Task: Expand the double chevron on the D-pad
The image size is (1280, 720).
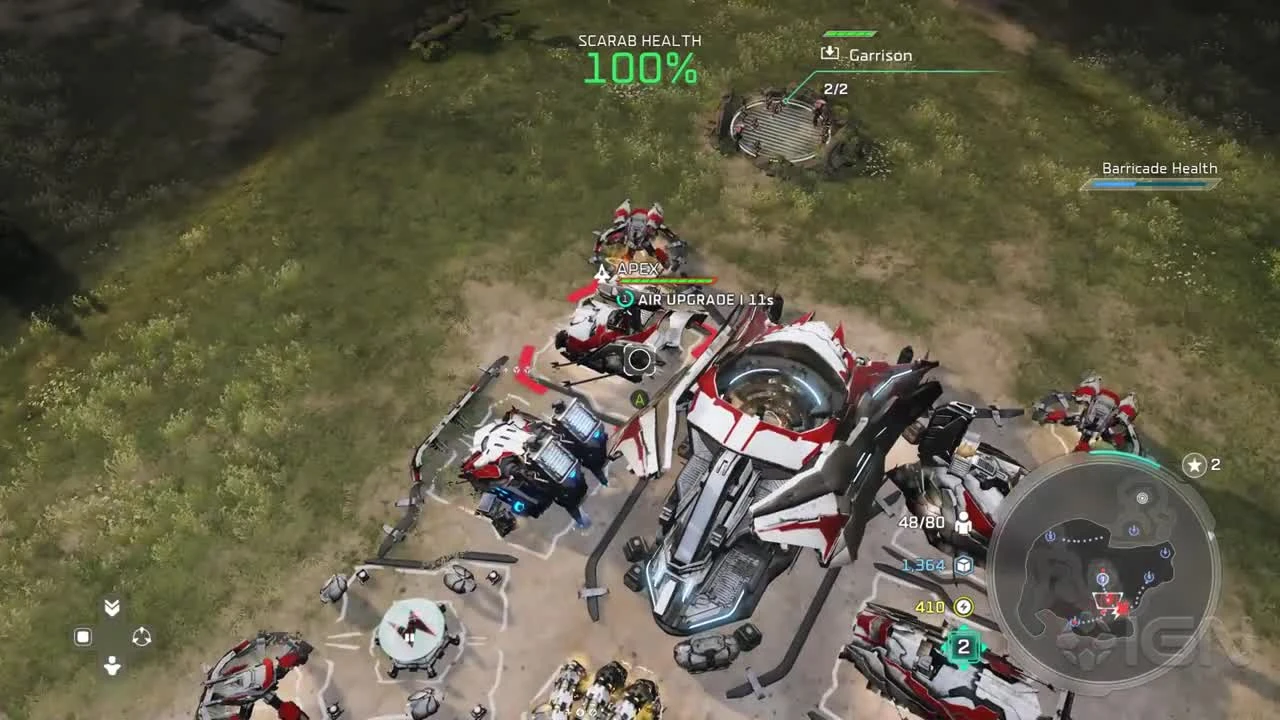Action: pos(110,606)
